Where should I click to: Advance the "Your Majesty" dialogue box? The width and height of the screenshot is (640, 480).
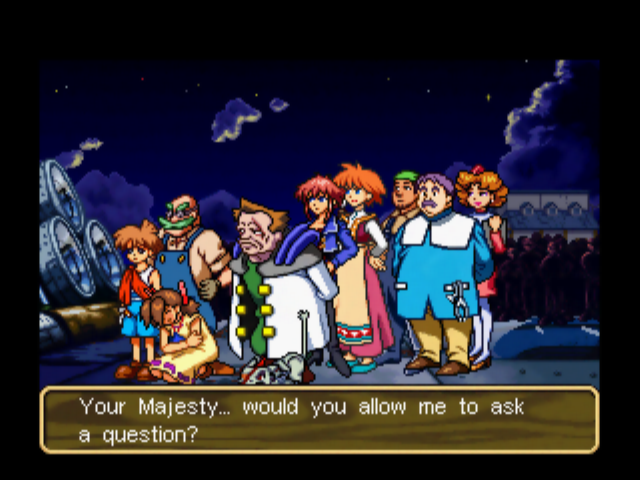pyautogui.click(x=319, y=421)
